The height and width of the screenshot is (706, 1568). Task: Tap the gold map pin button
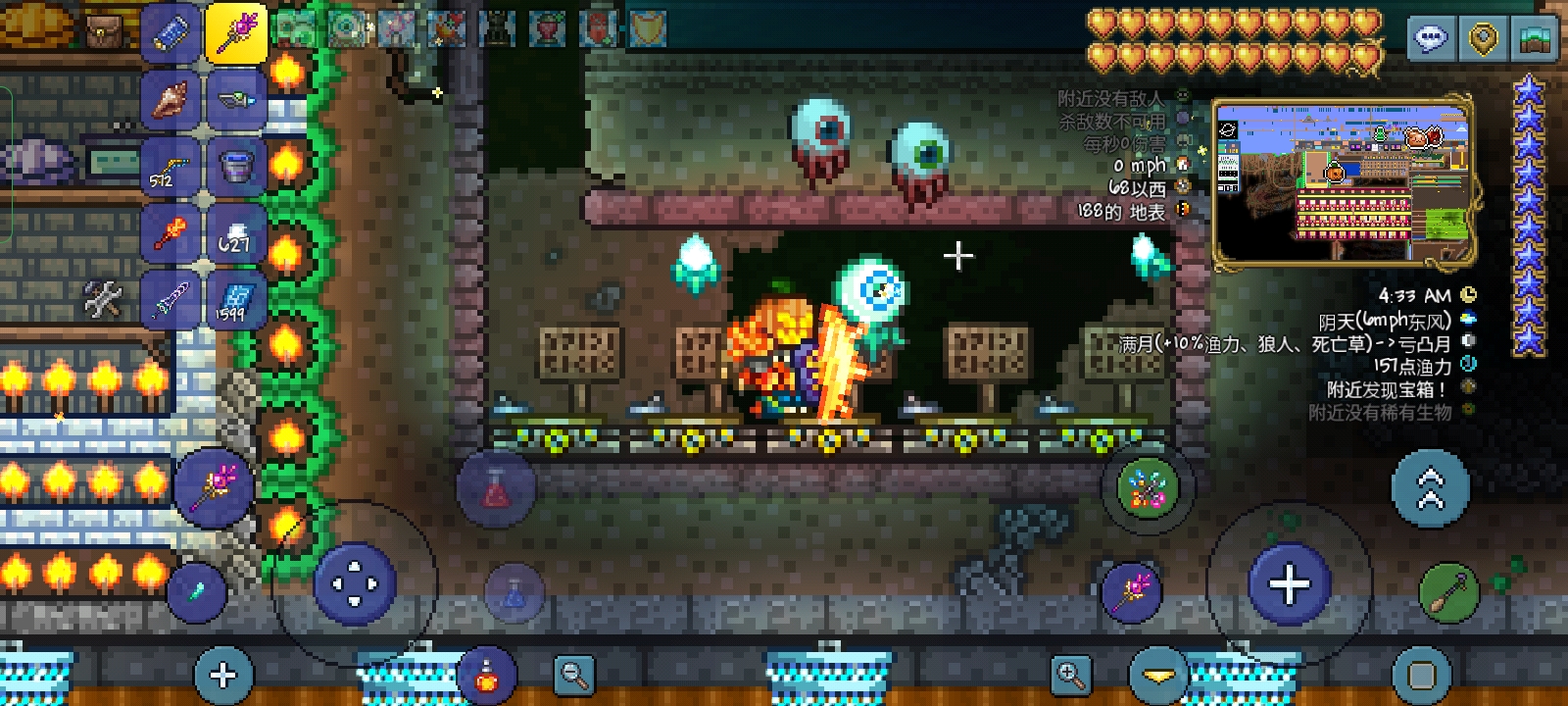click(x=1483, y=39)
